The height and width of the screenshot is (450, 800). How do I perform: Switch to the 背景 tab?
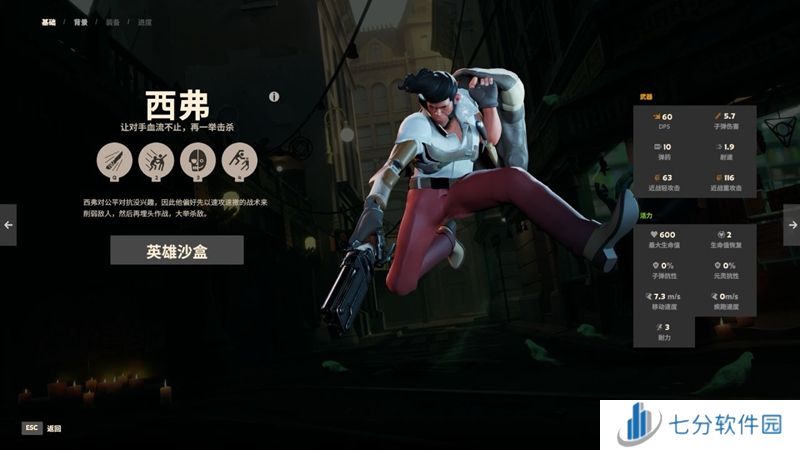tap(80, 20)
